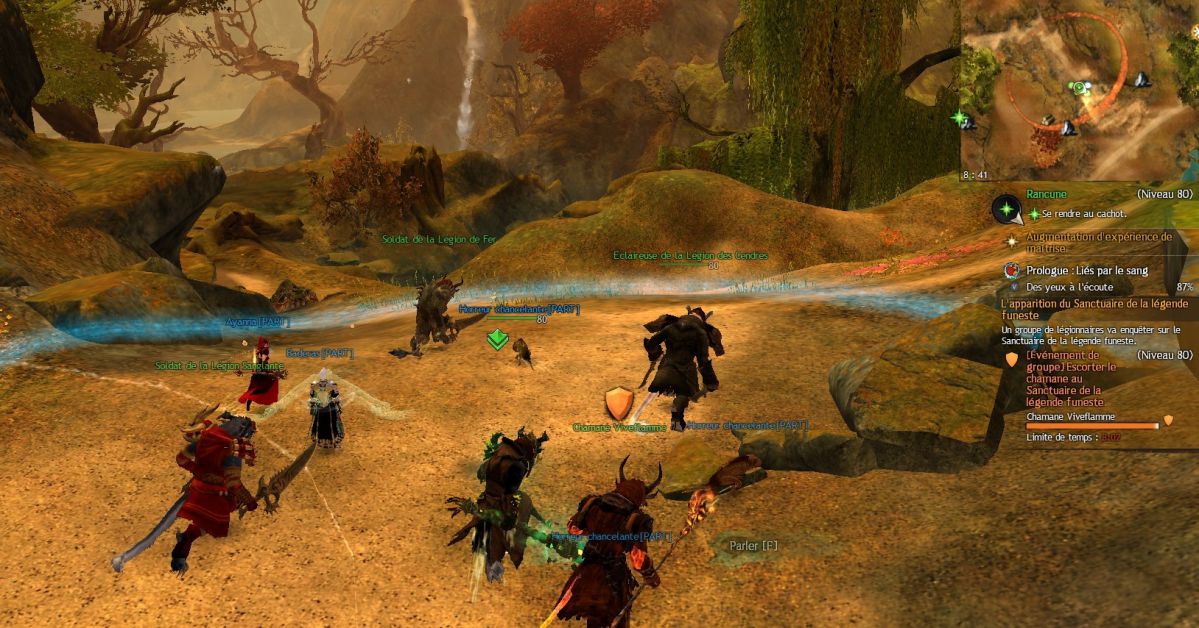
Task: Click the mastery experience boost entry
Action: pyautogui.click(x=1095, y=242)
